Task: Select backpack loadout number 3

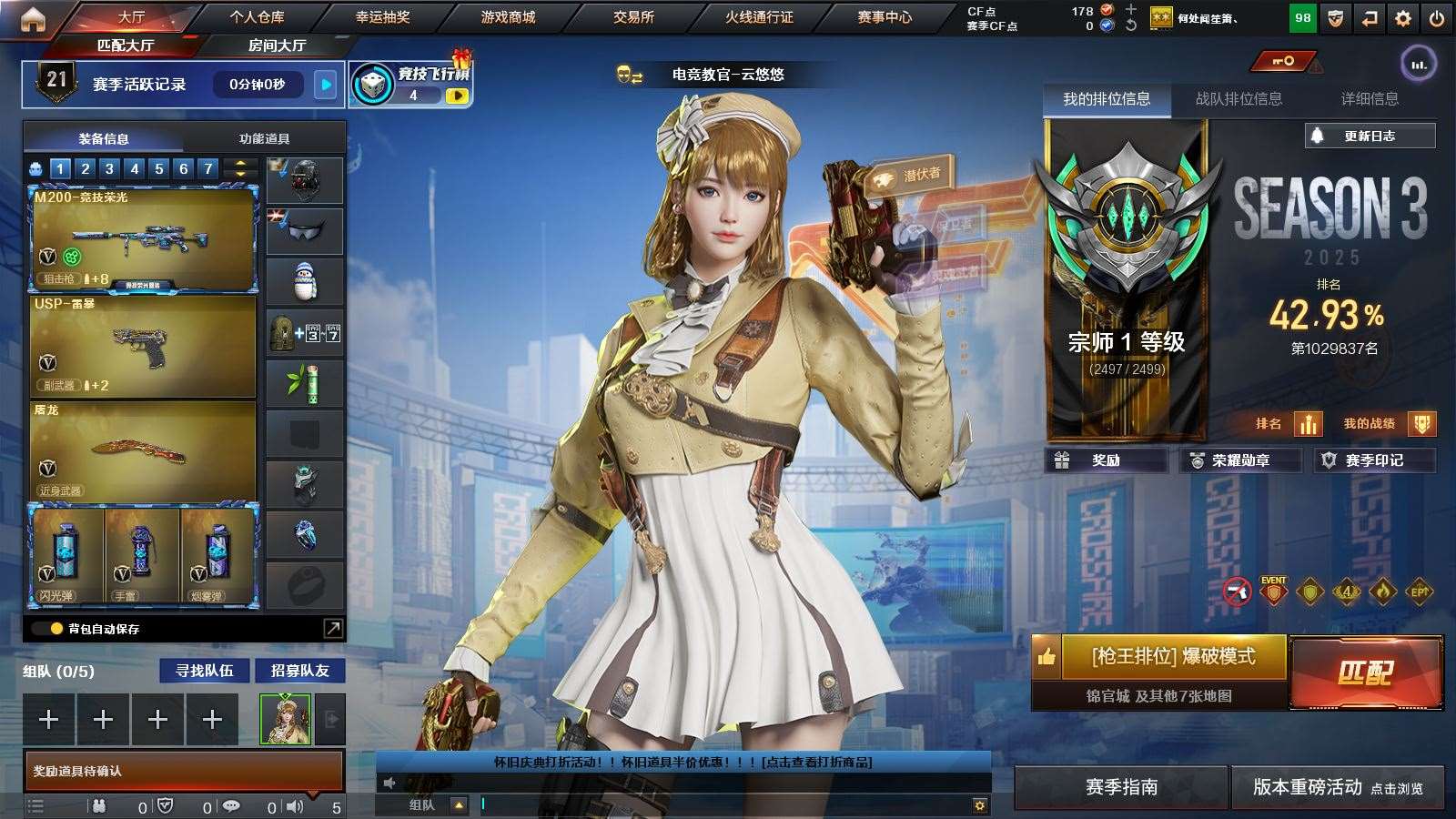Action: tap(109, 168)
